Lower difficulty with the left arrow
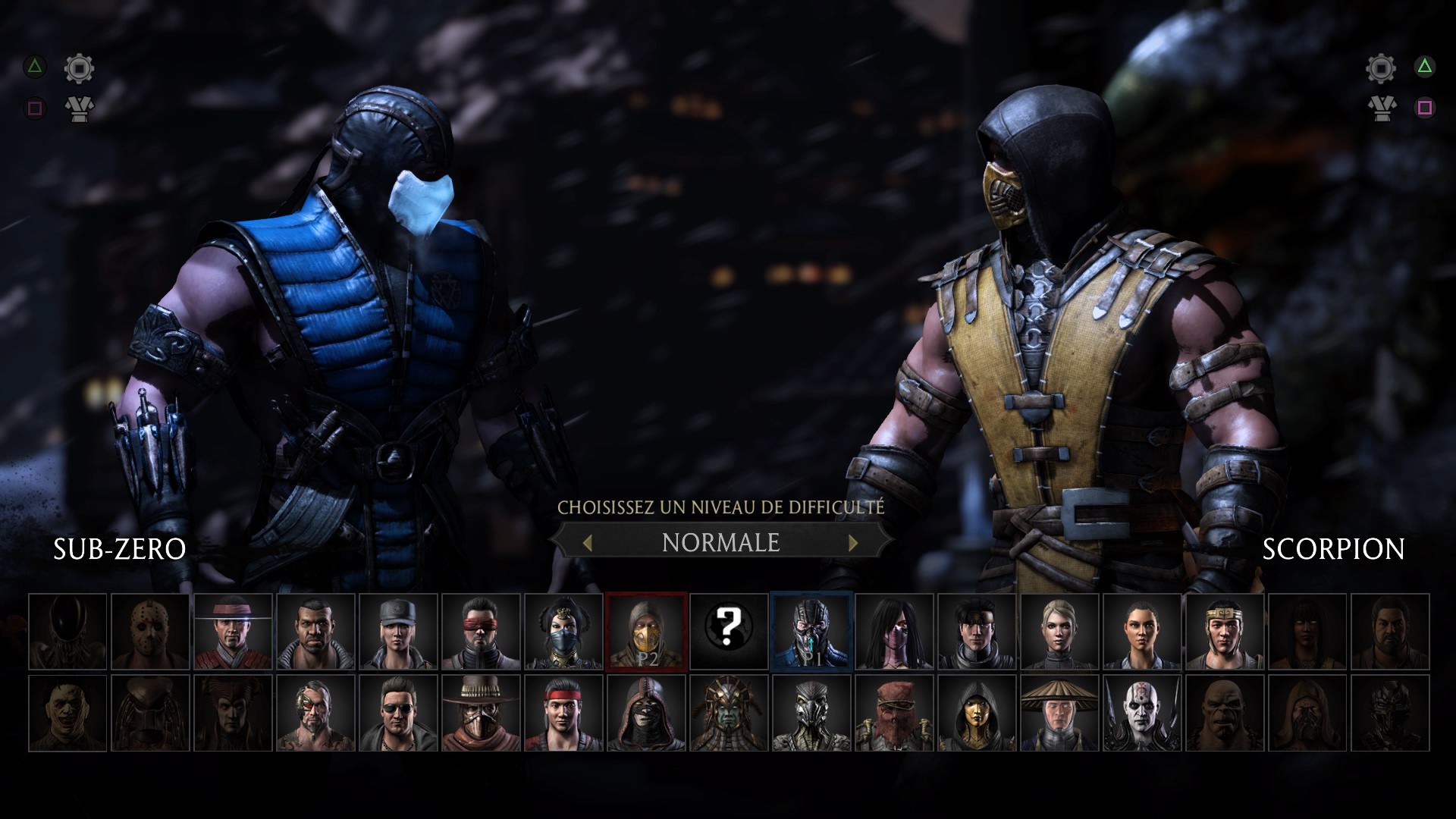 click(x=587, y=542)
